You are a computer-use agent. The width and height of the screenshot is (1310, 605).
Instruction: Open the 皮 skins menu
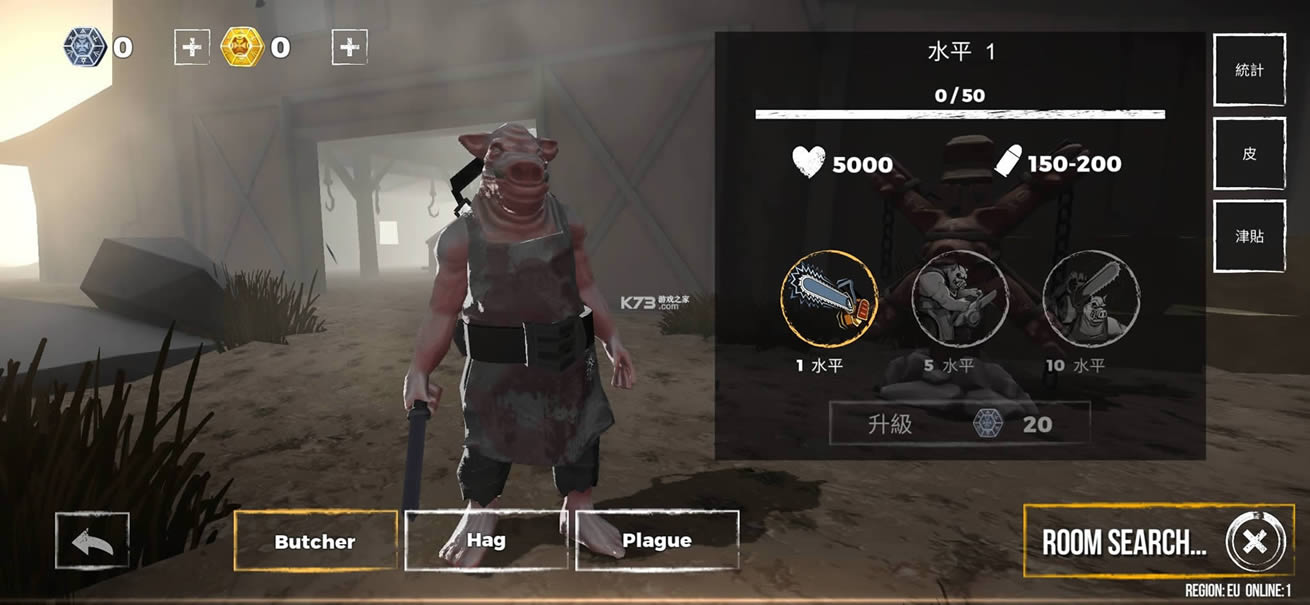1249,154
